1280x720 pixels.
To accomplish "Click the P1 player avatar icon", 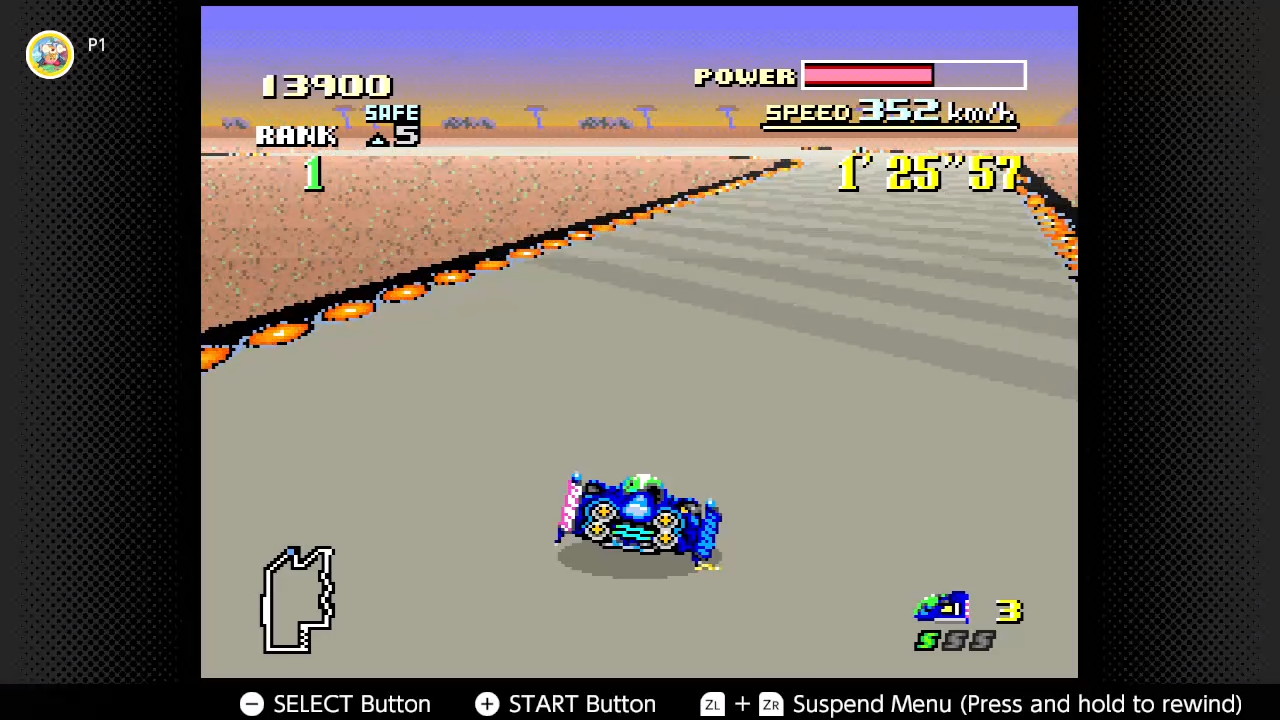I will coord(50,54).
